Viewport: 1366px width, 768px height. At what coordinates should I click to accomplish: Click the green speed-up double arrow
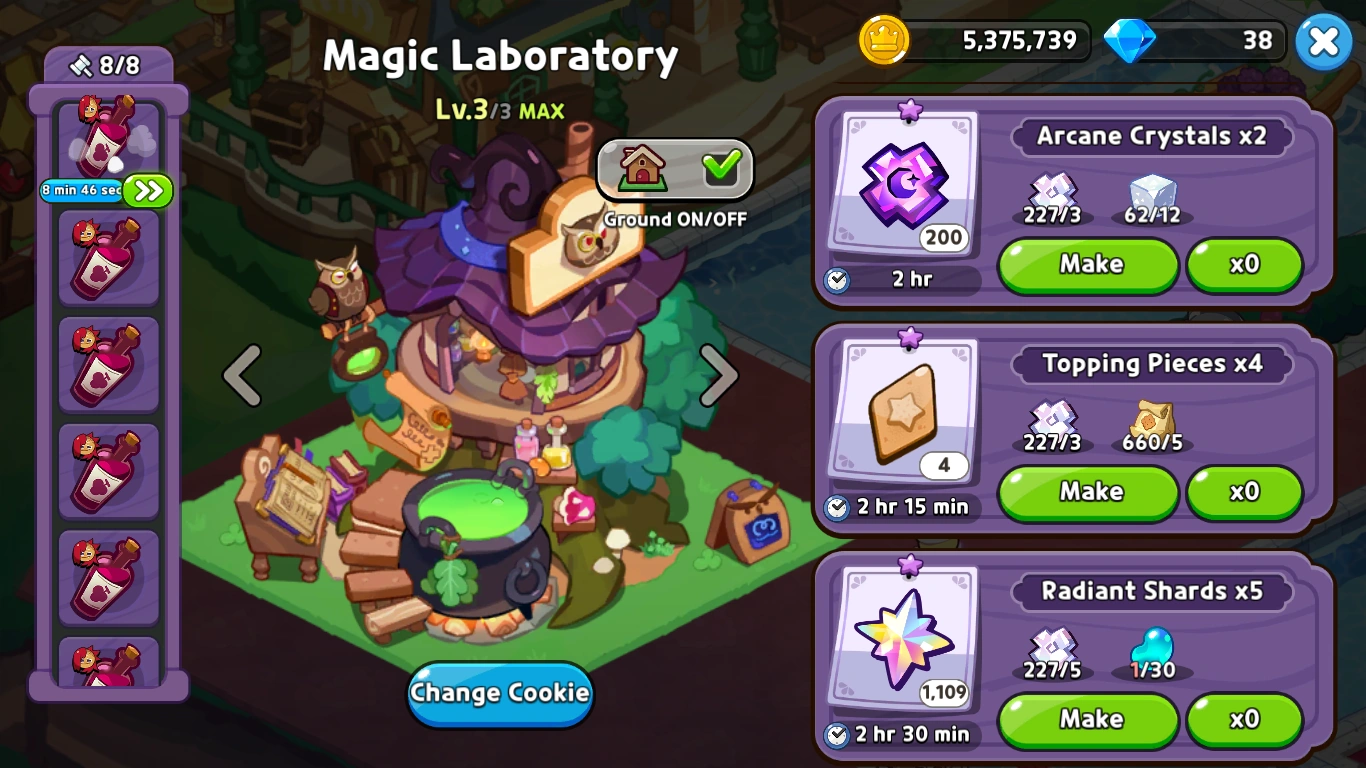pos(146,190)
